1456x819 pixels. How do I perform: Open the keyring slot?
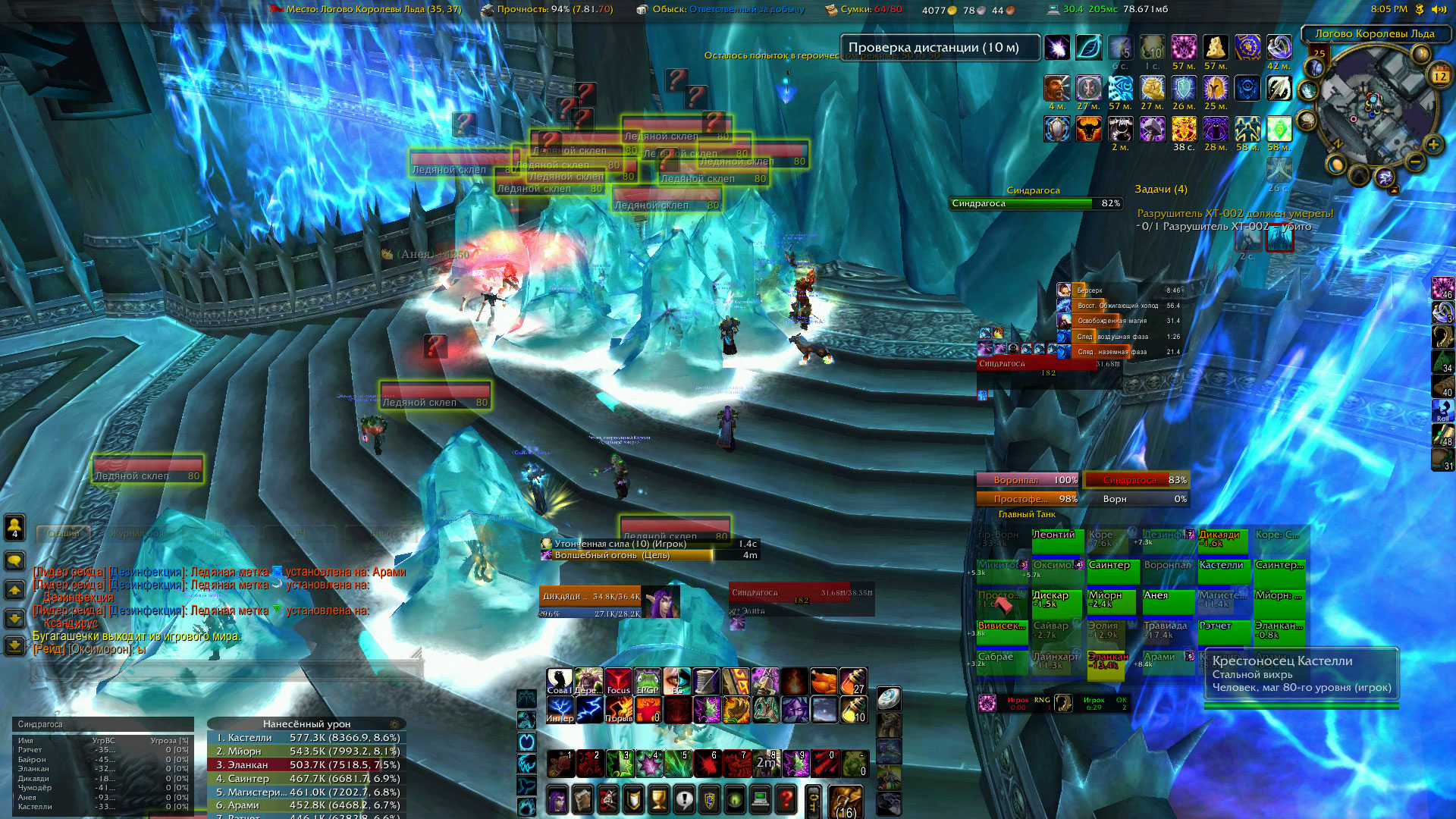[814, 801]
